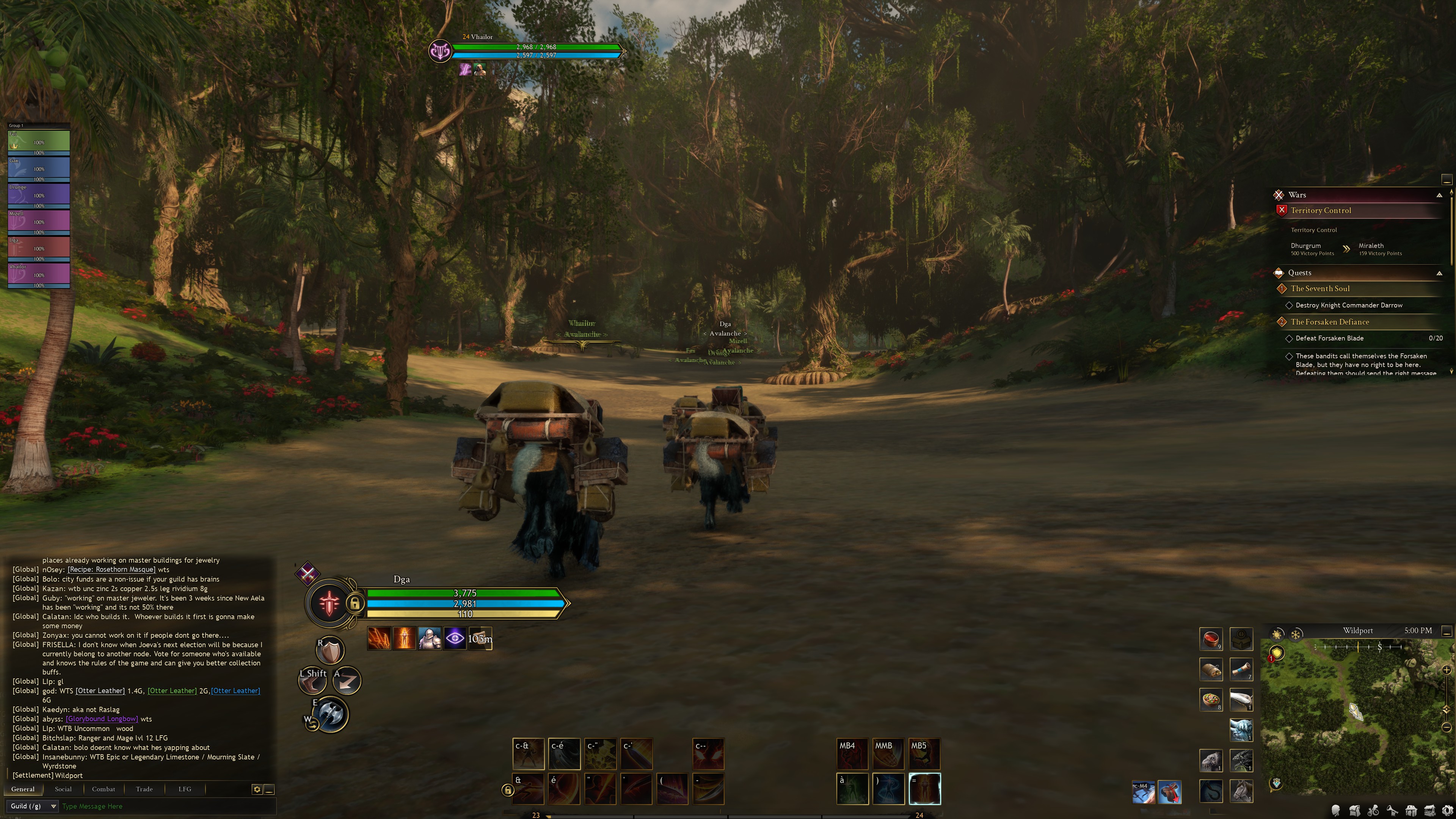Zoom out the minimap with the minus button
This screenshot has width=1456, height=819.
pyautogui.click(x=1447, y=727)
